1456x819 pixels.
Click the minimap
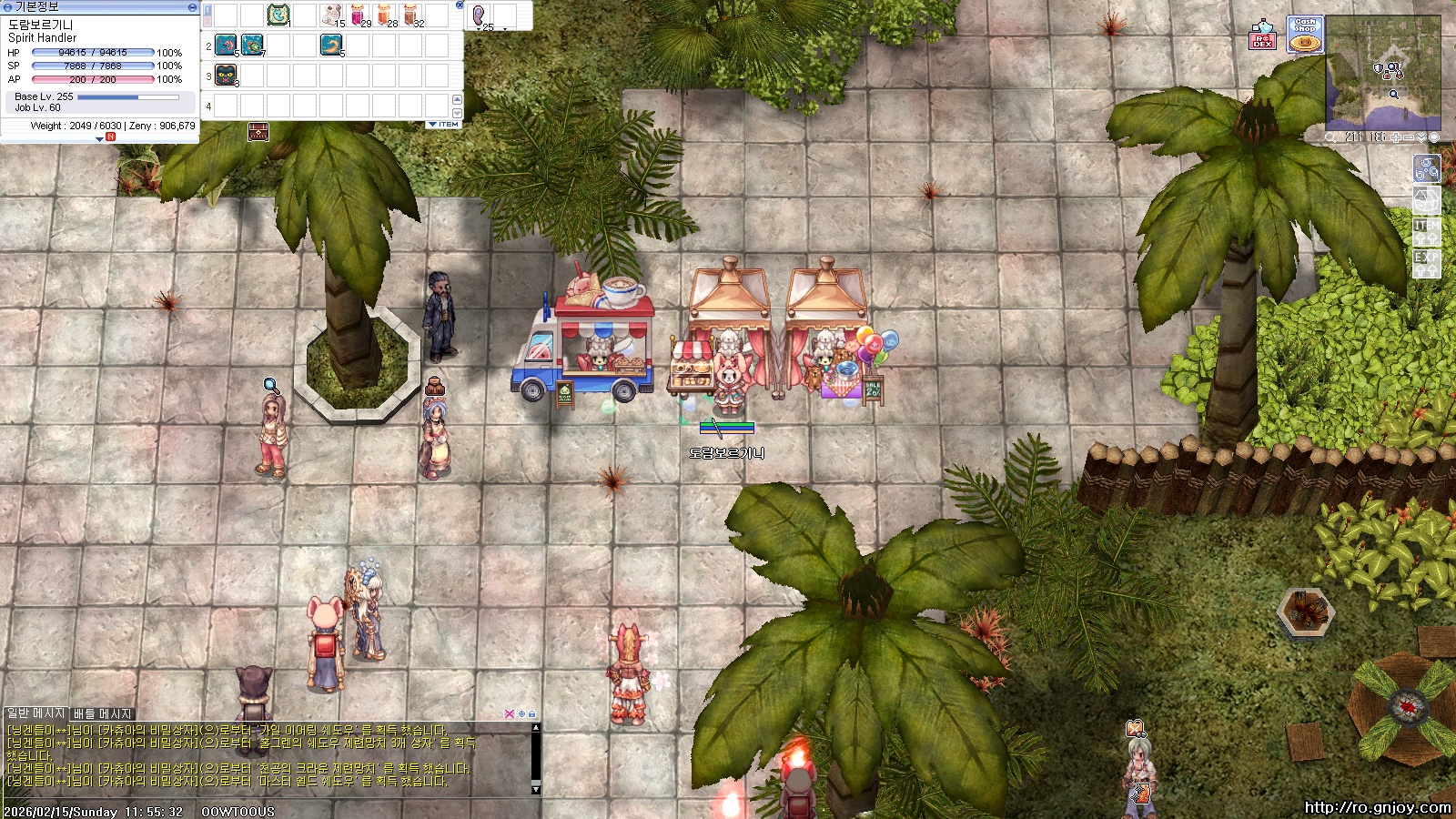point(1383,73)
